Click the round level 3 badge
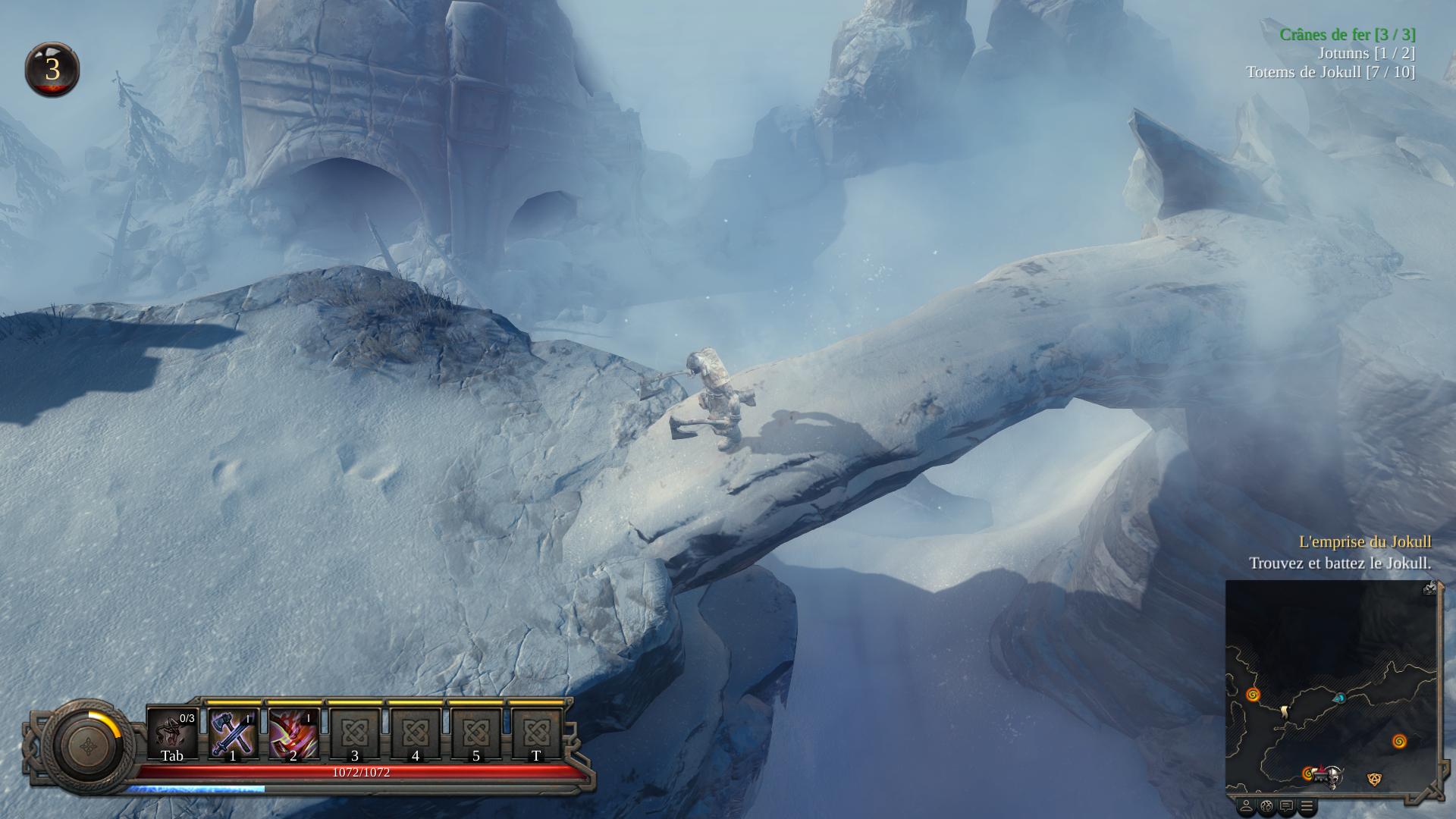This screenshot has height=819, width=1456. tap(52, 70)
